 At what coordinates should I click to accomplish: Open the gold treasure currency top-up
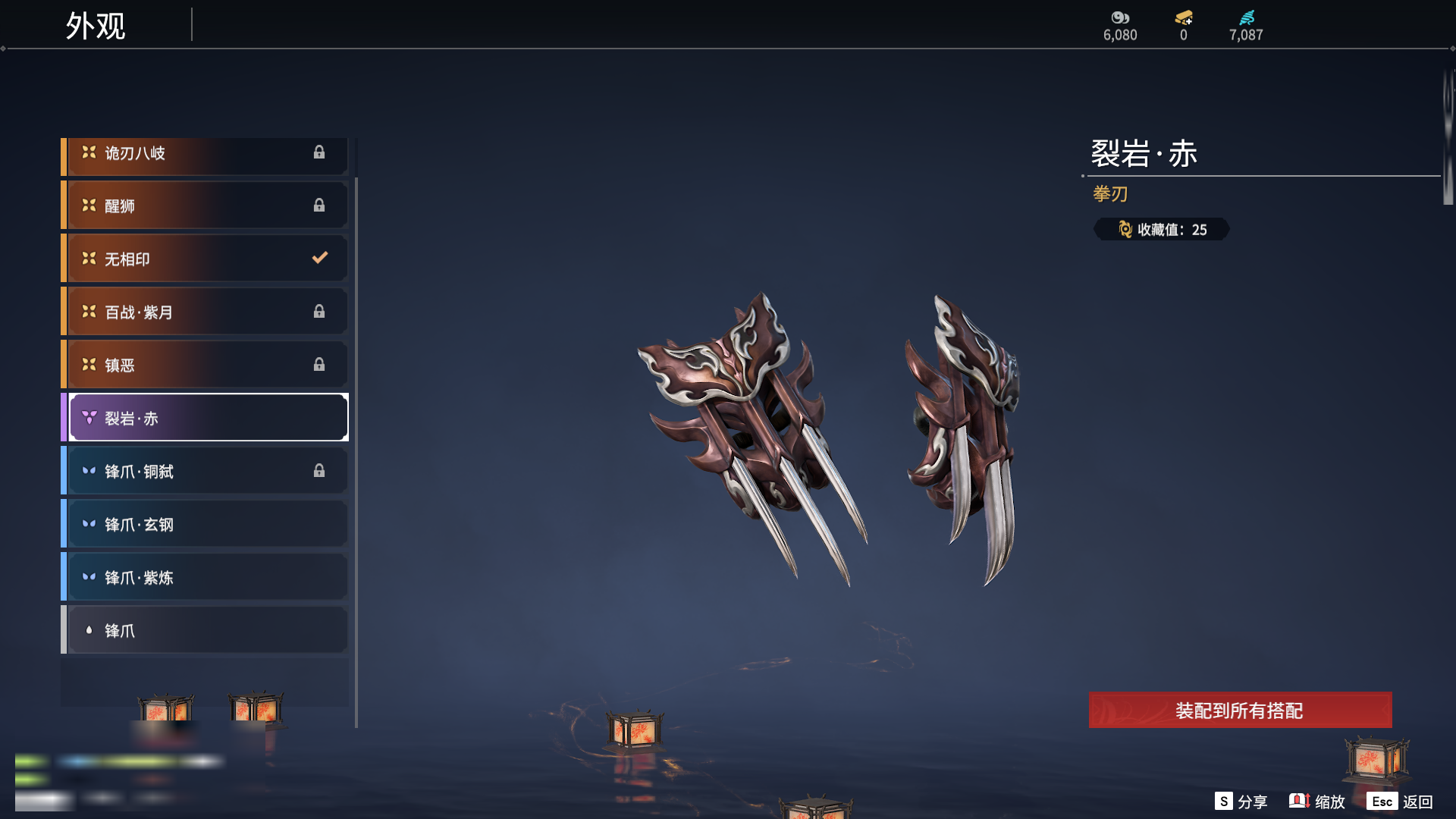(1184, 17)
